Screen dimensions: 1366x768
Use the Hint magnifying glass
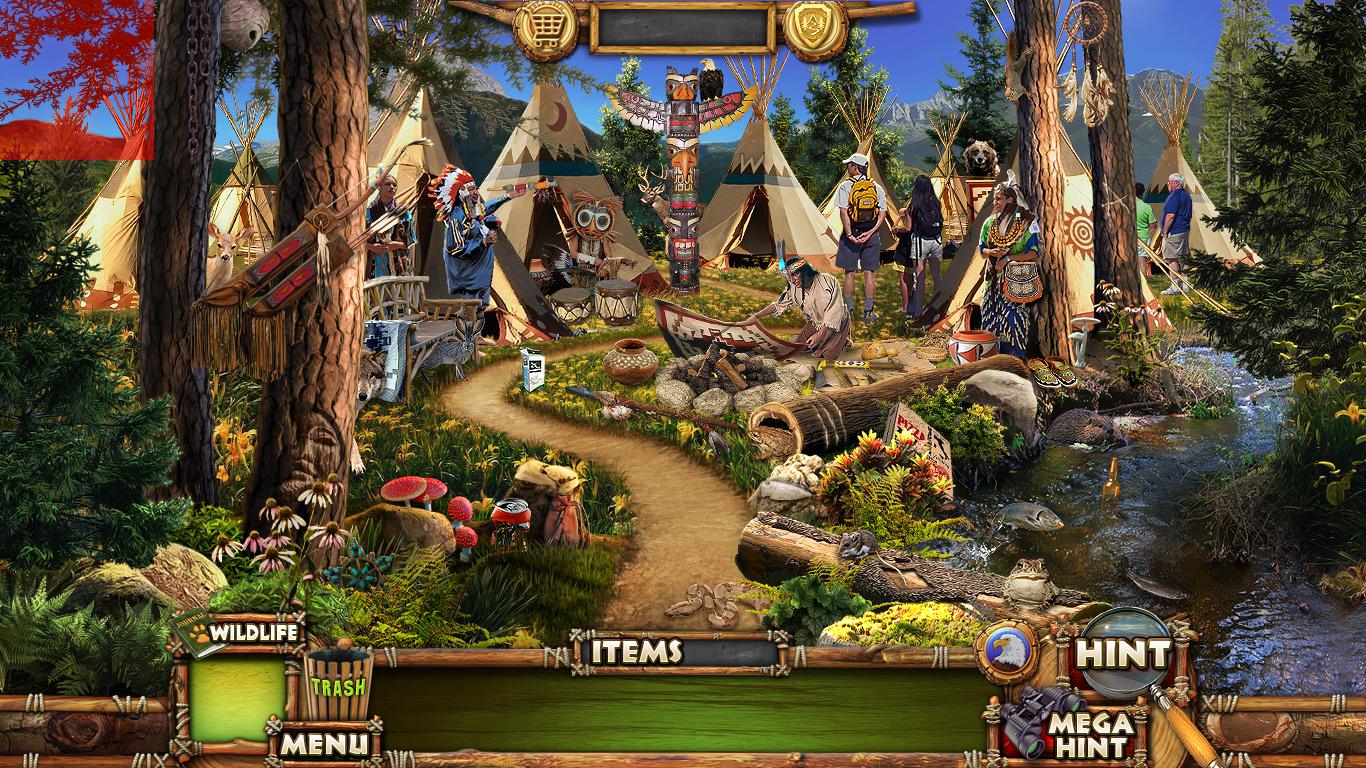pyautogui.click(x=1125, y=654)
